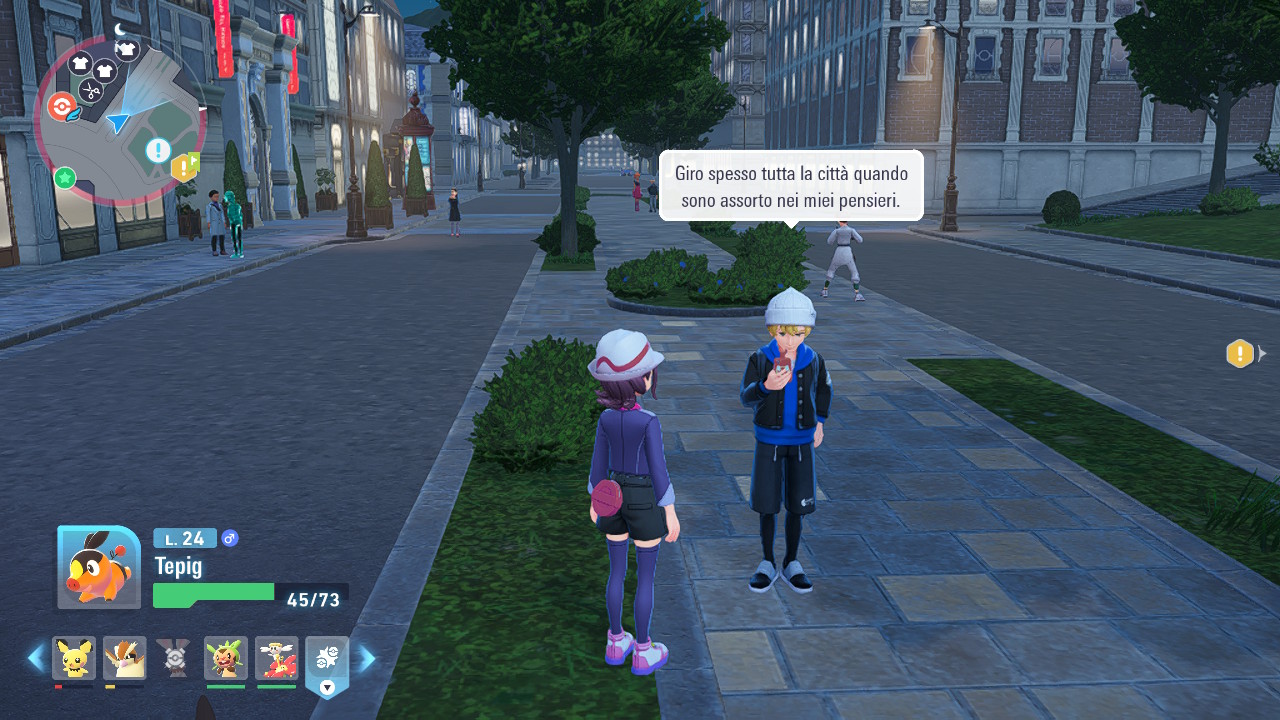The image size is (1280, 720).
Task: Switch to Pidgeotto in the party bar
Action: point(125,657)
